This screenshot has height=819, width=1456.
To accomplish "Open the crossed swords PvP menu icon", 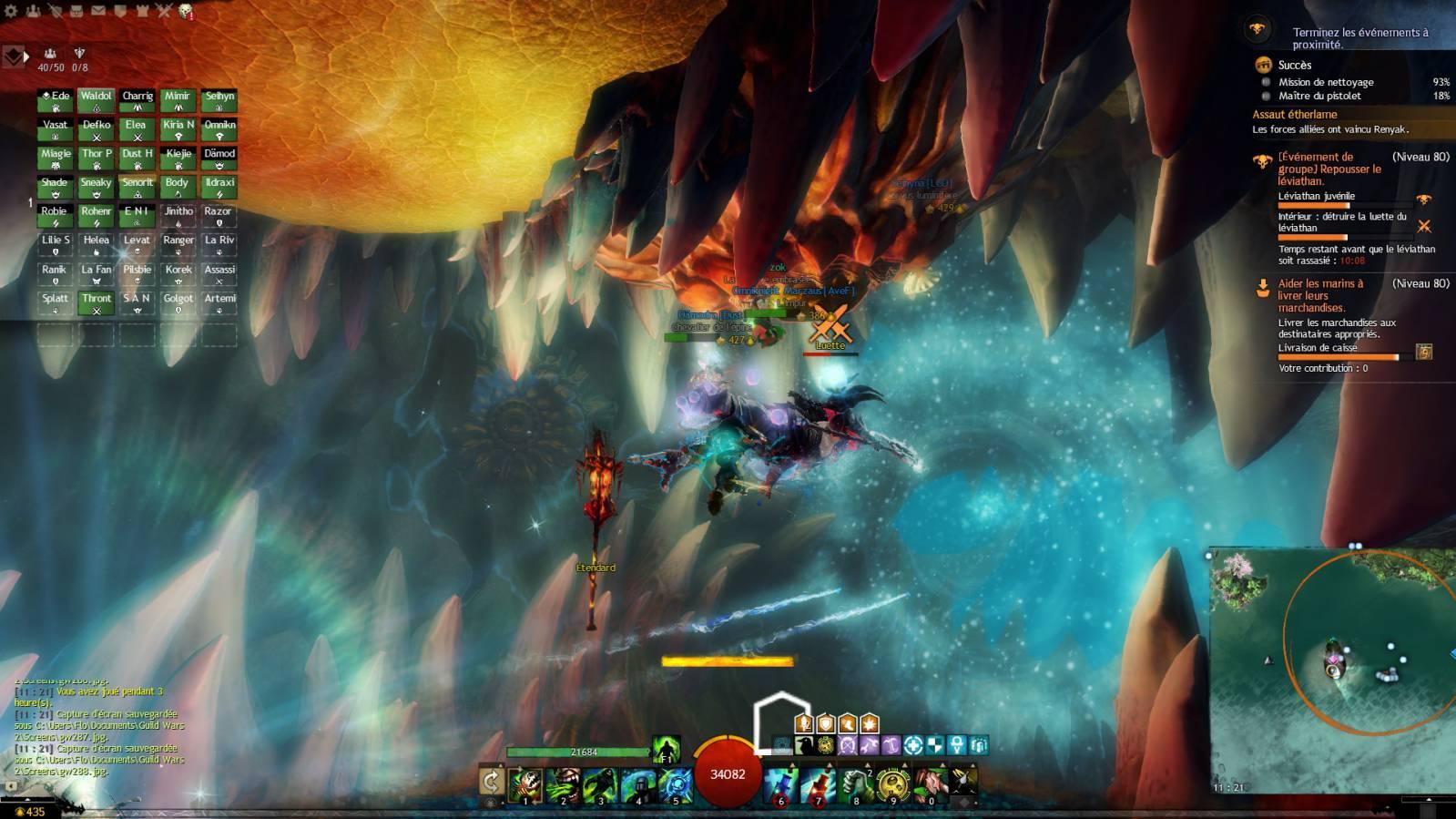I will (164, 11).
